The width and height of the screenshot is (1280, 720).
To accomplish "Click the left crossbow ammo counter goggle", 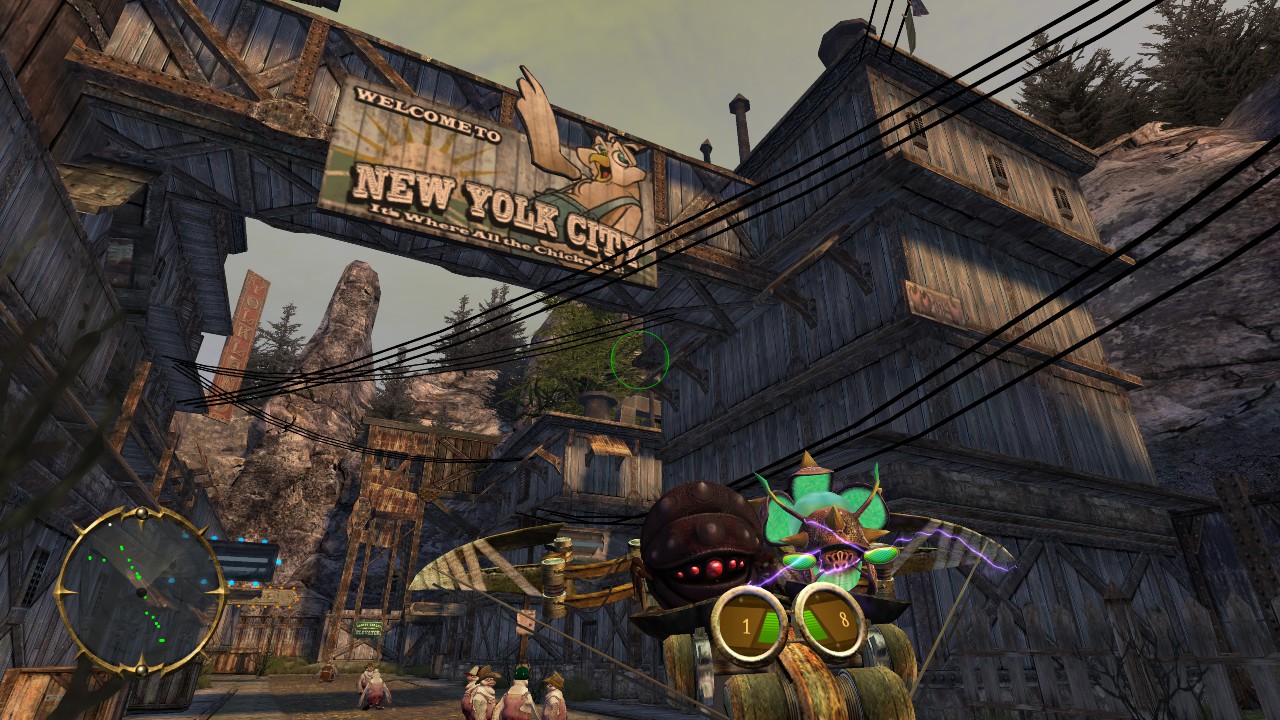I will click(748, 623).
